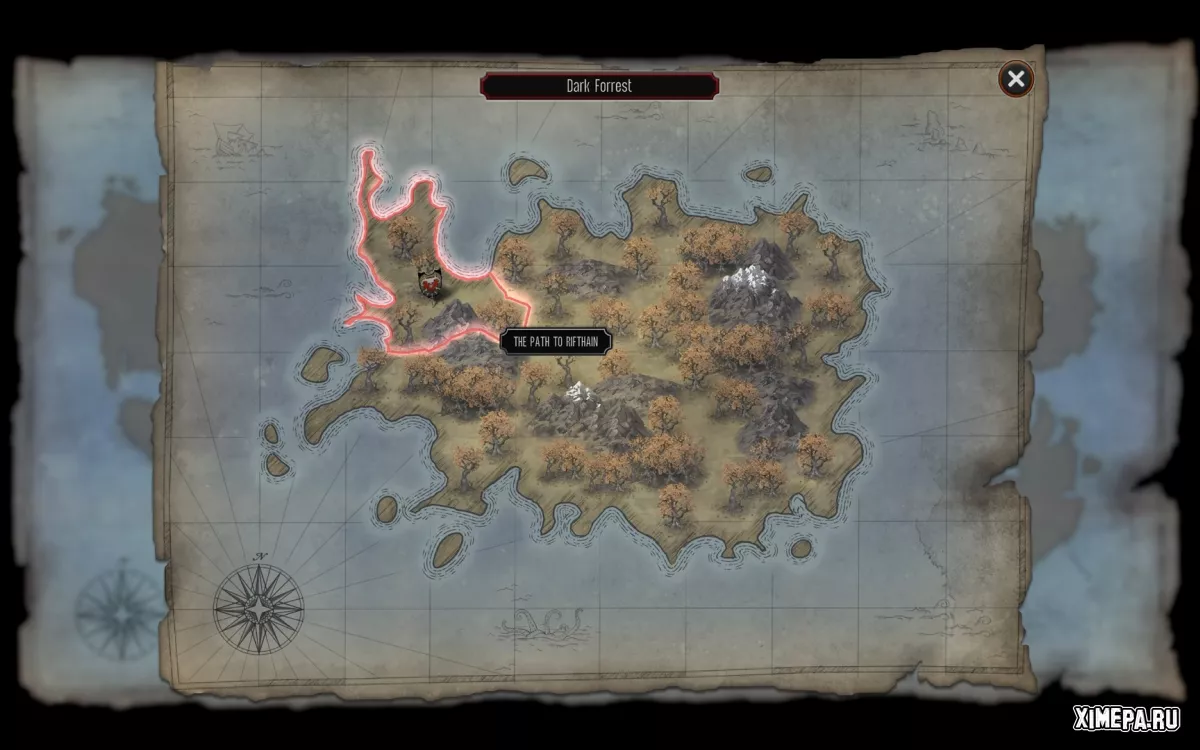The width and height of the screenshot is (1200, 750).
Task: Select the red shield map marker
Action: coord(430,285)
